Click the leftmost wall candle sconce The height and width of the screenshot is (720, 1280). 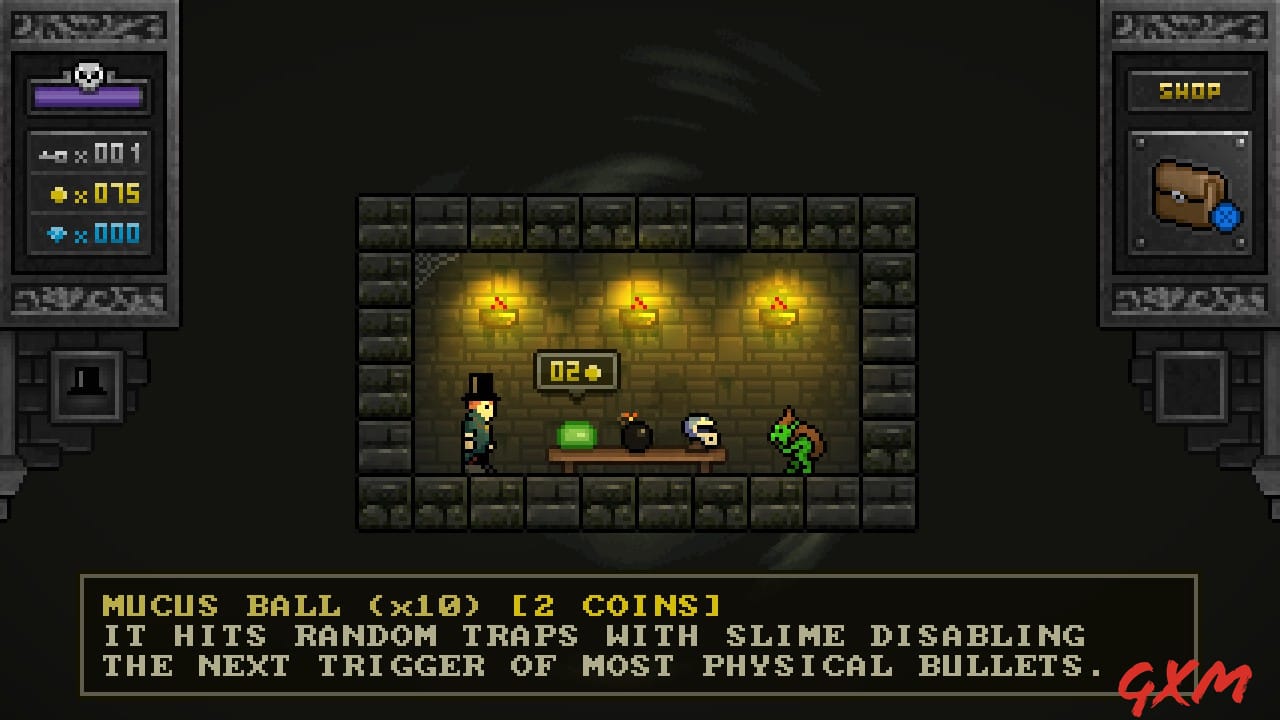click(x=500, y=305)
